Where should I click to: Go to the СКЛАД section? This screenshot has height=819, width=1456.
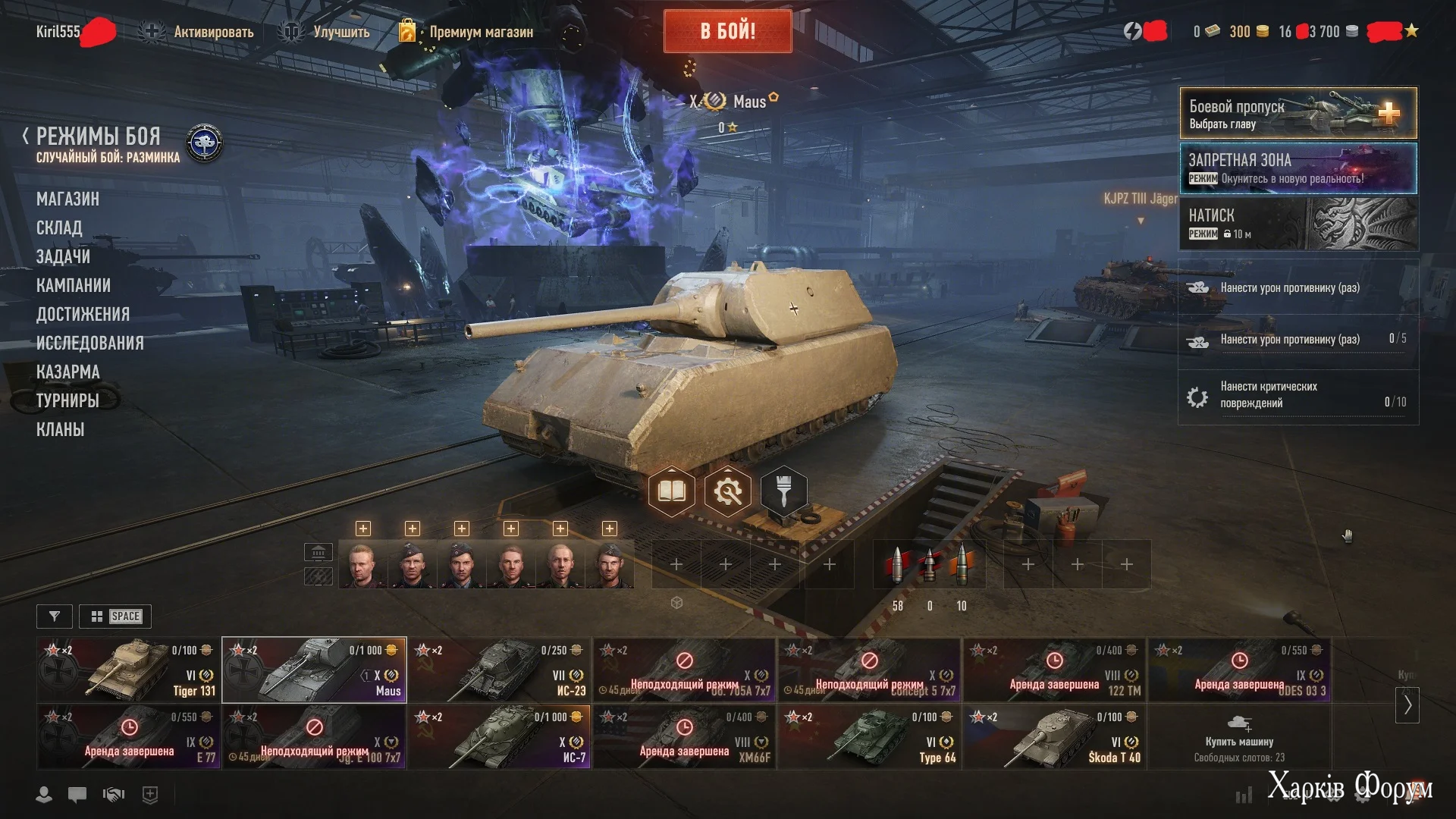point(59,228)
